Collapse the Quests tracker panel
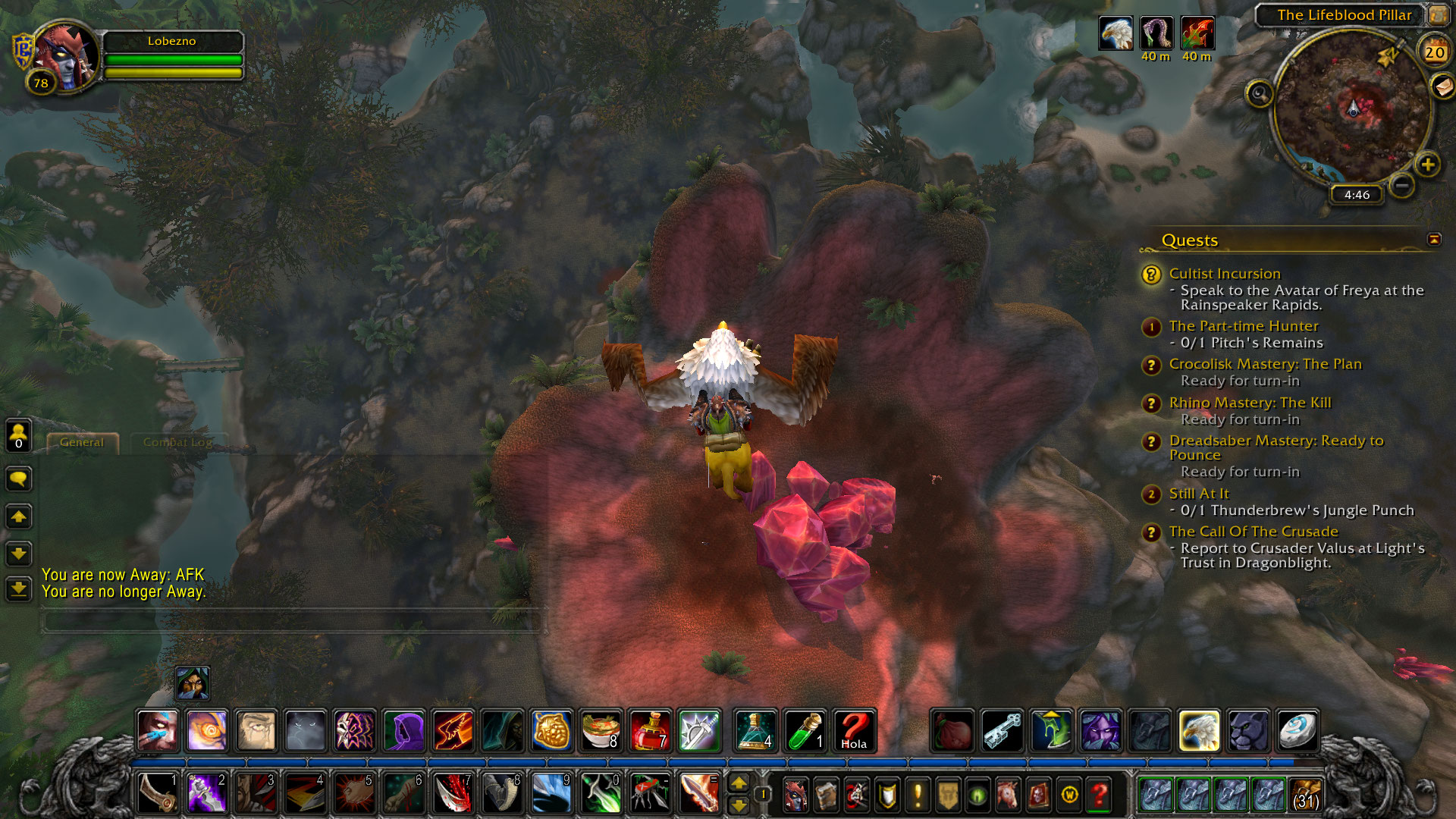 (1434, 240)
